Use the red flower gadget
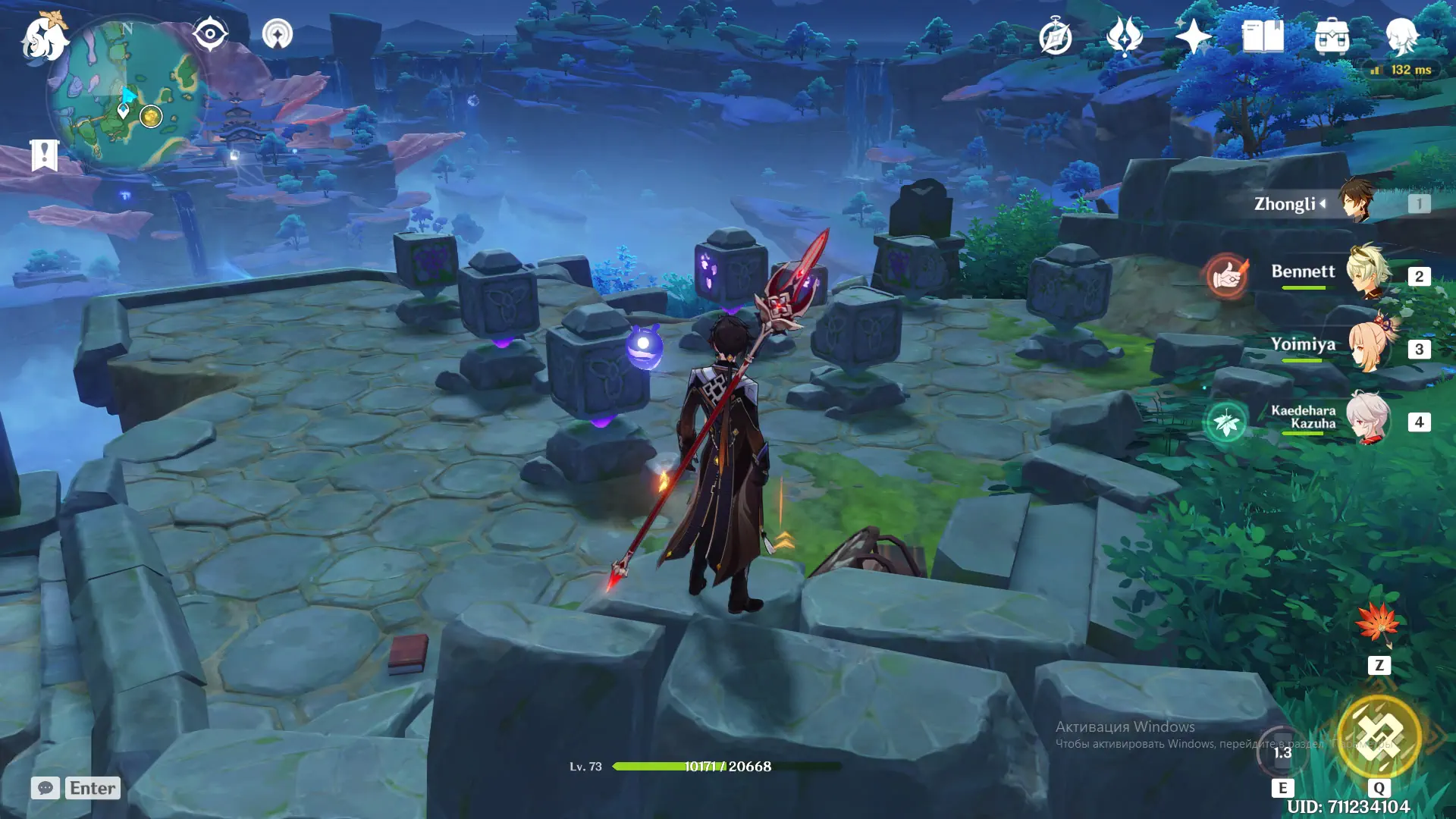The height and width of the screenshot is (819, 1456). click(1378, 624)
